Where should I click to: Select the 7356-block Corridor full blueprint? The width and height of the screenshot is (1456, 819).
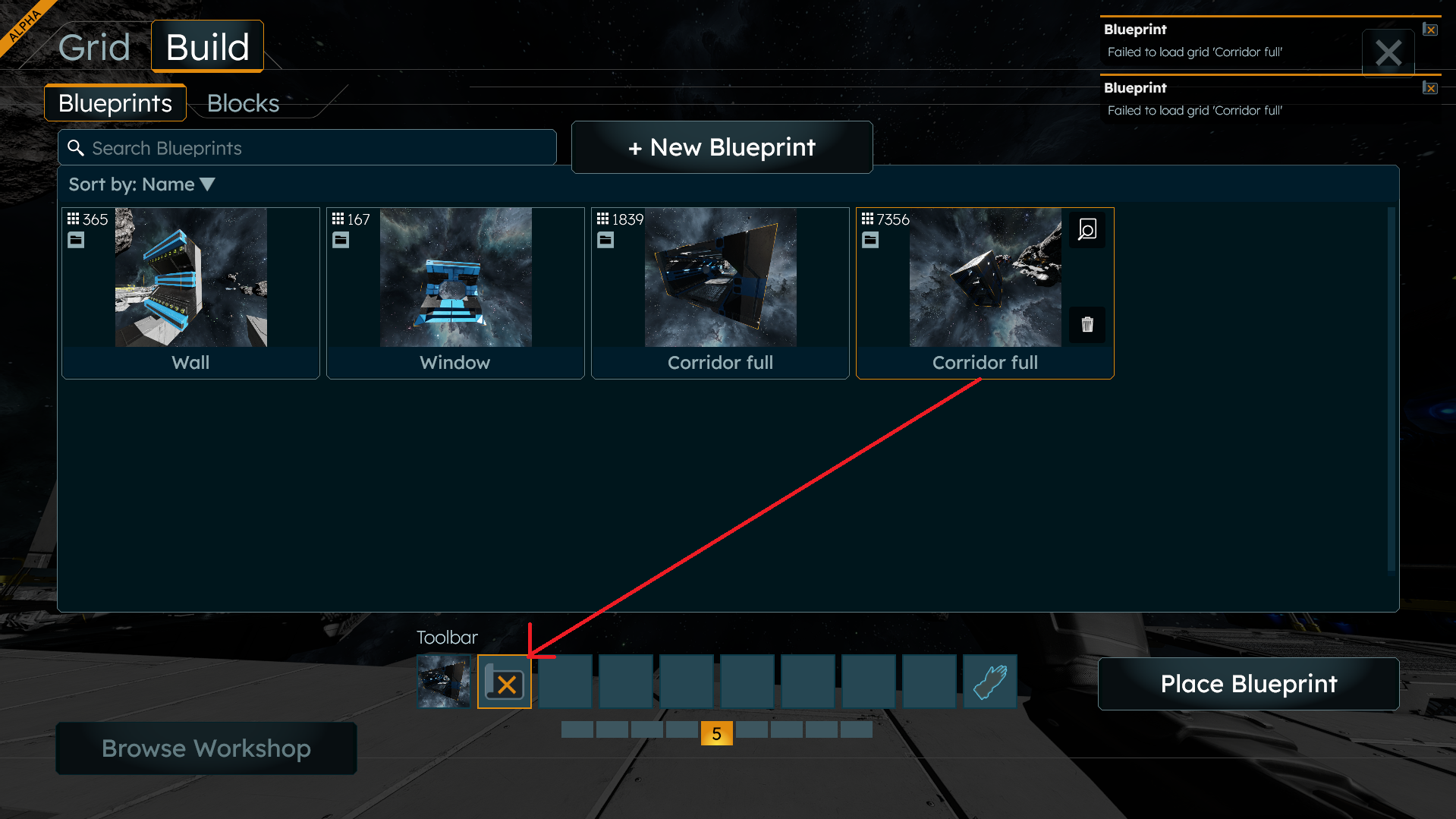click(985, 292)
